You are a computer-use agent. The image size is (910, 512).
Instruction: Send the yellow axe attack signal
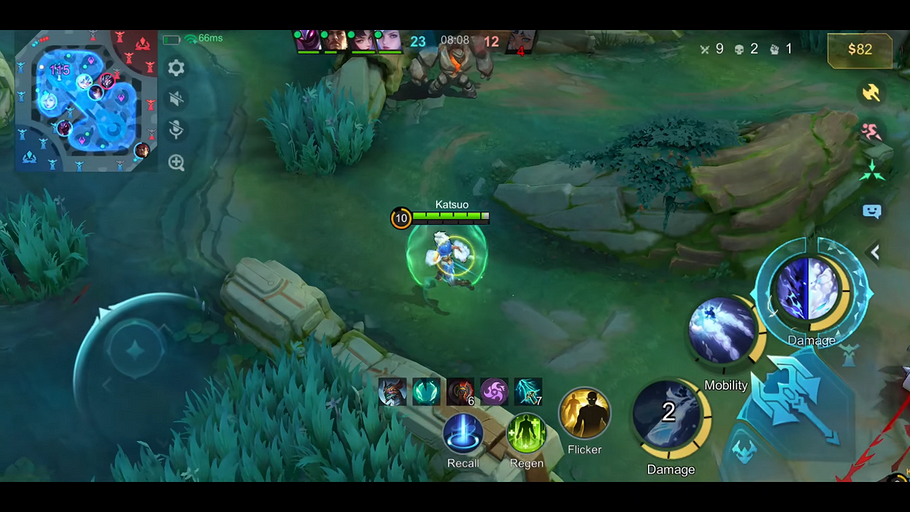click(871, 92)
